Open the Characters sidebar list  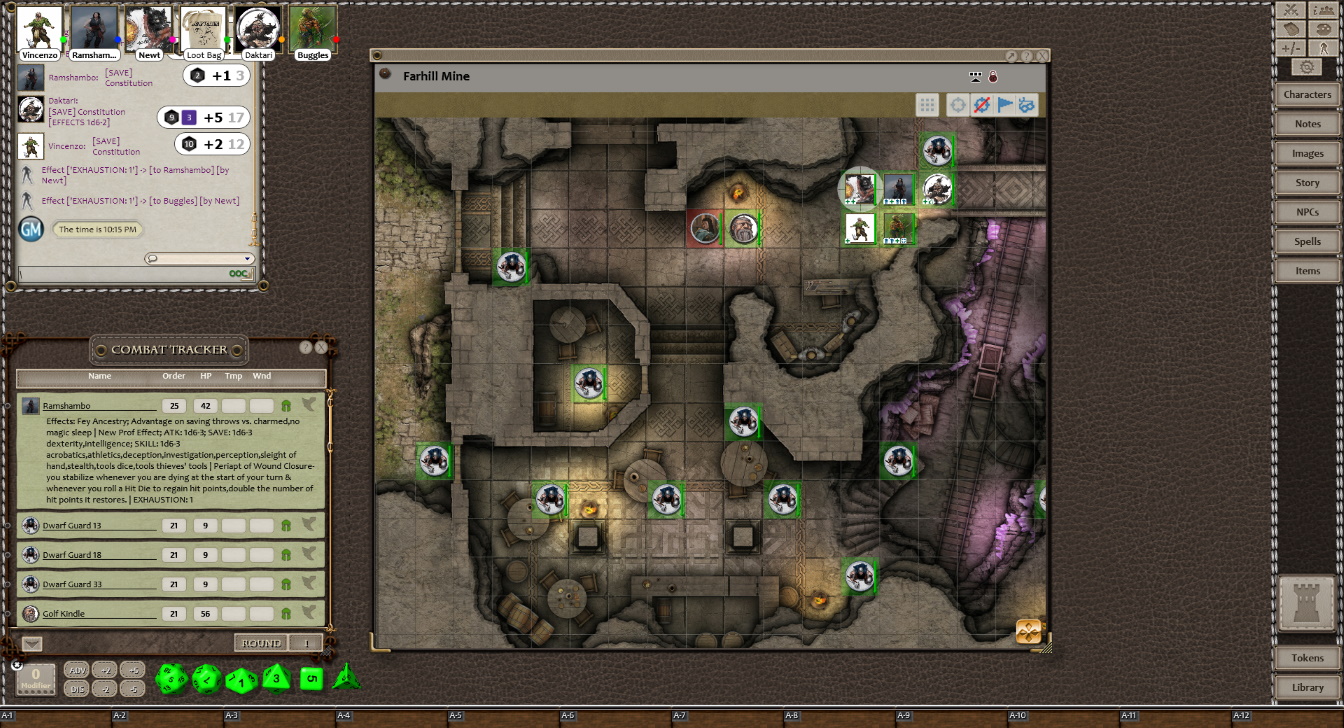tap(1307, 94)
